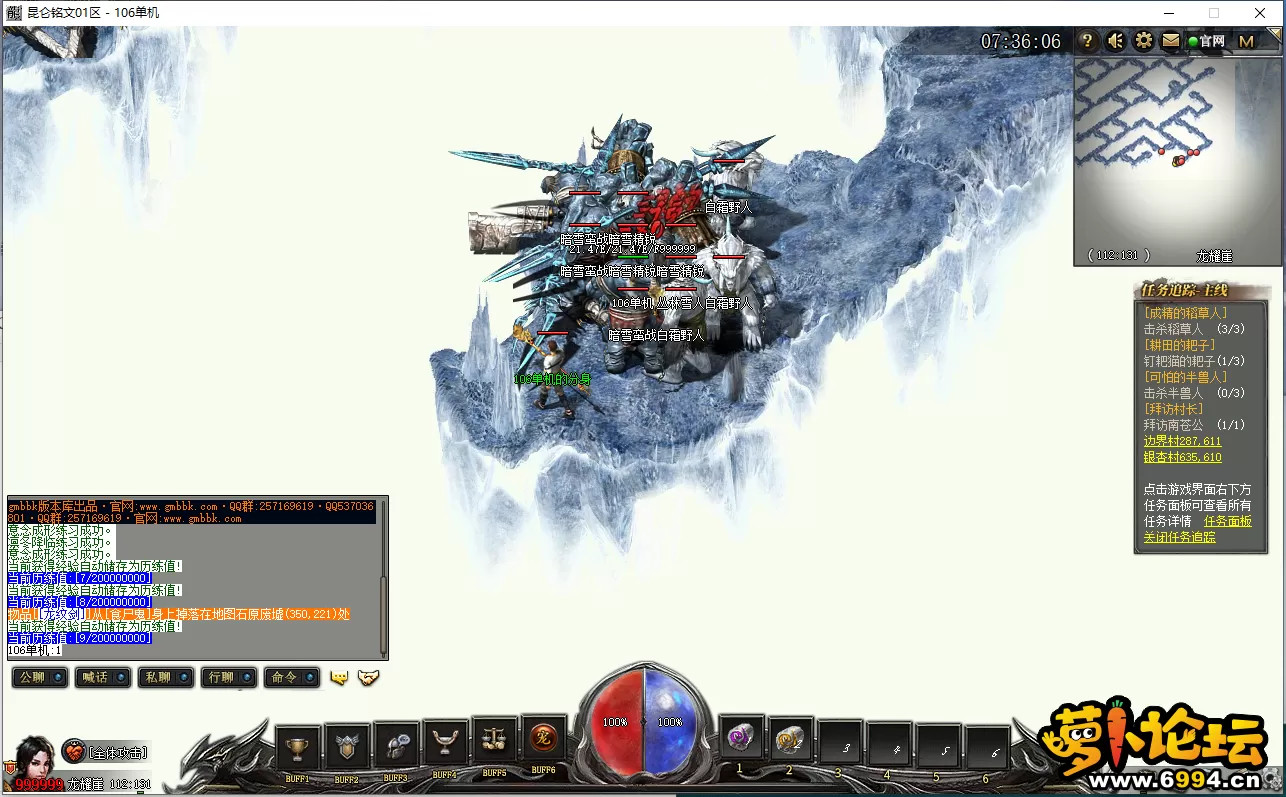This screenshot has width=1286, height=797.
Task: Select the 喊话 shout channel button
Action: point(103,677)
